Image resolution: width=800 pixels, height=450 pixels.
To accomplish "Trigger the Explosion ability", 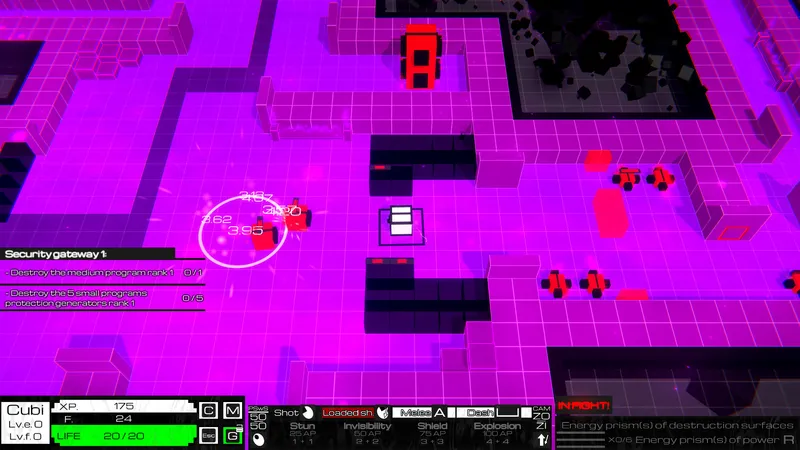I will point(496,433).
